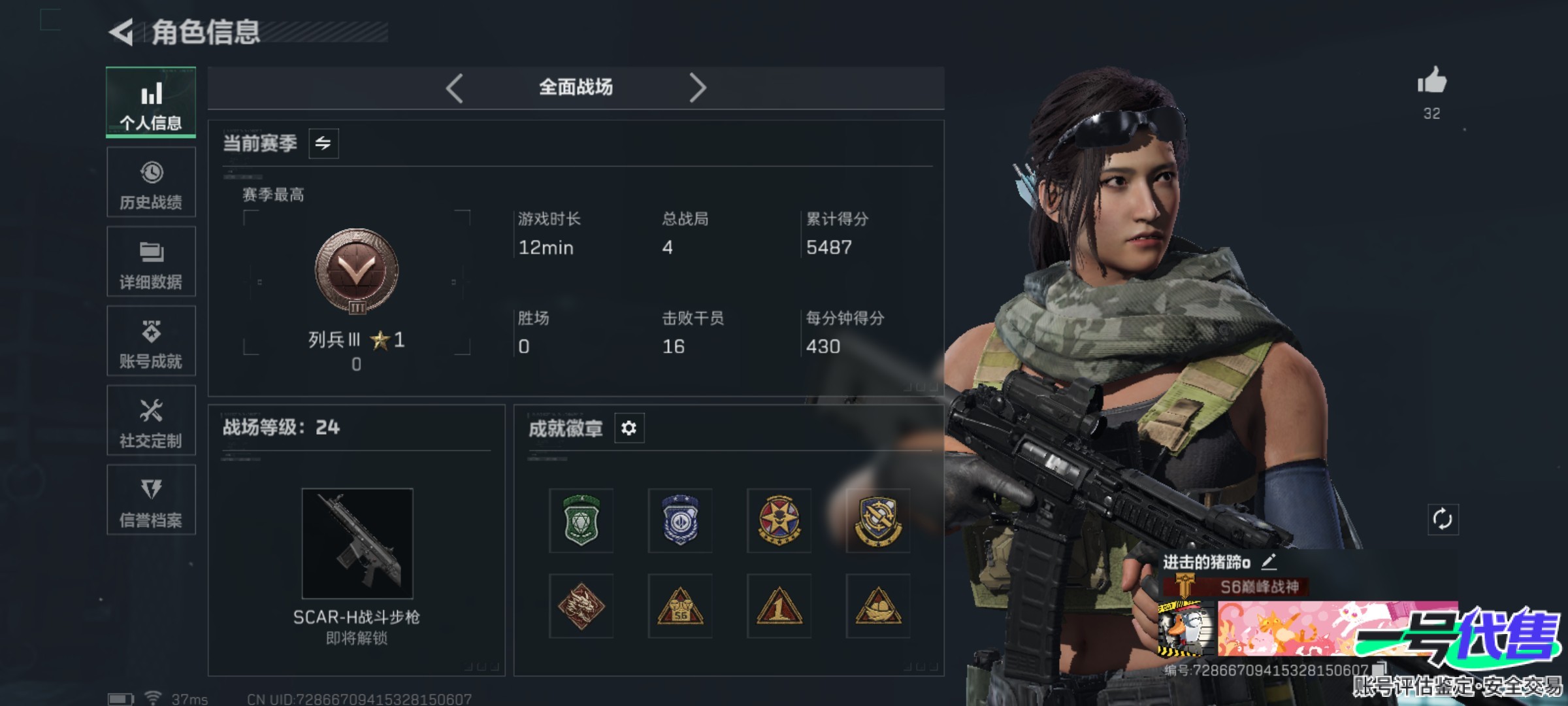
Task: Give a thumbs-up like to the profile
Action: (1431, 82)
